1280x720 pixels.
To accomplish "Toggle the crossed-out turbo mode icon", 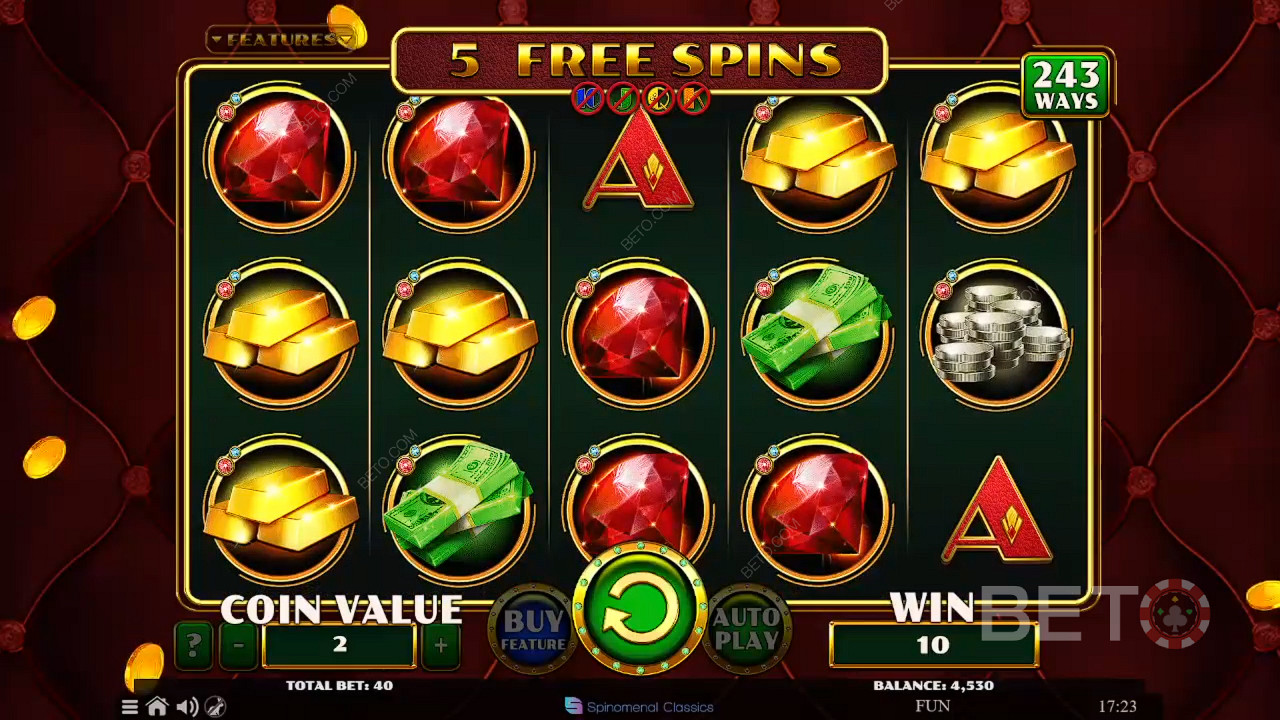I will (x=215, y=707).
